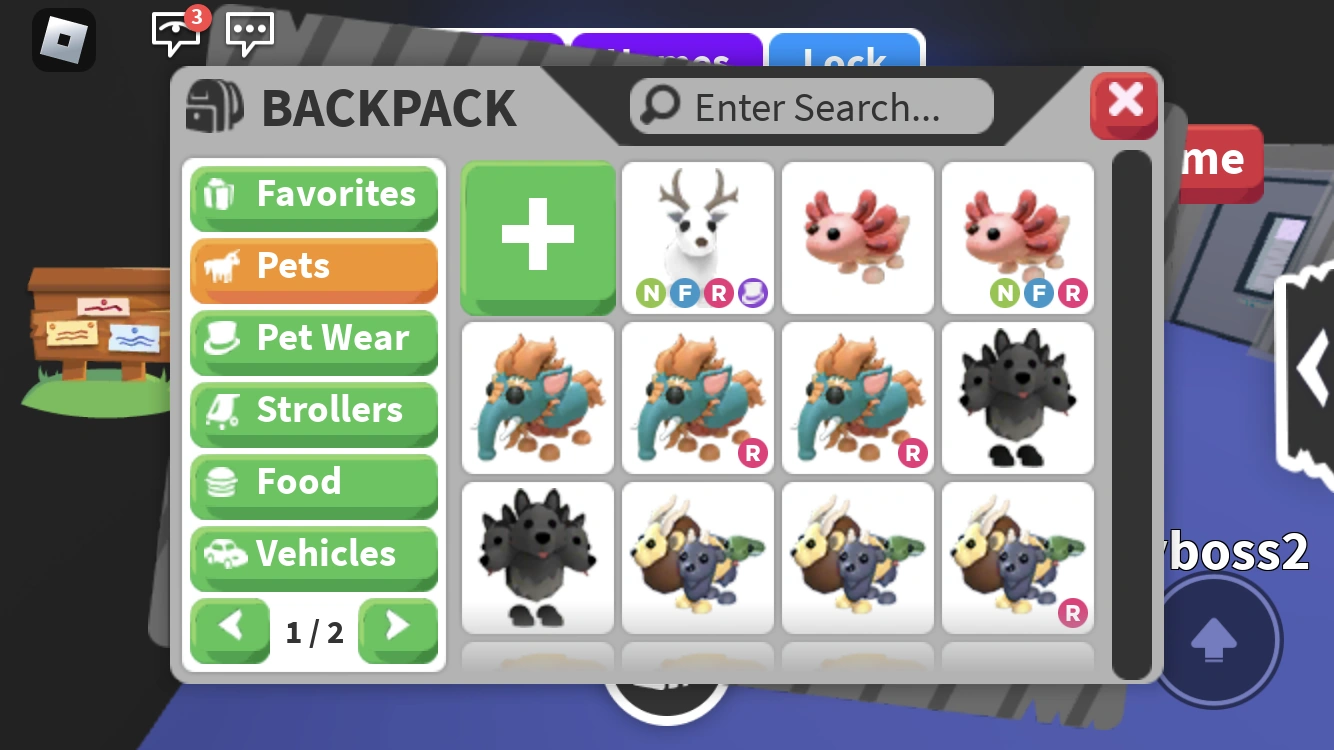Select the white Arctic Reindeer pet
Screen dimensions: 1334x750
click(697, 235)
